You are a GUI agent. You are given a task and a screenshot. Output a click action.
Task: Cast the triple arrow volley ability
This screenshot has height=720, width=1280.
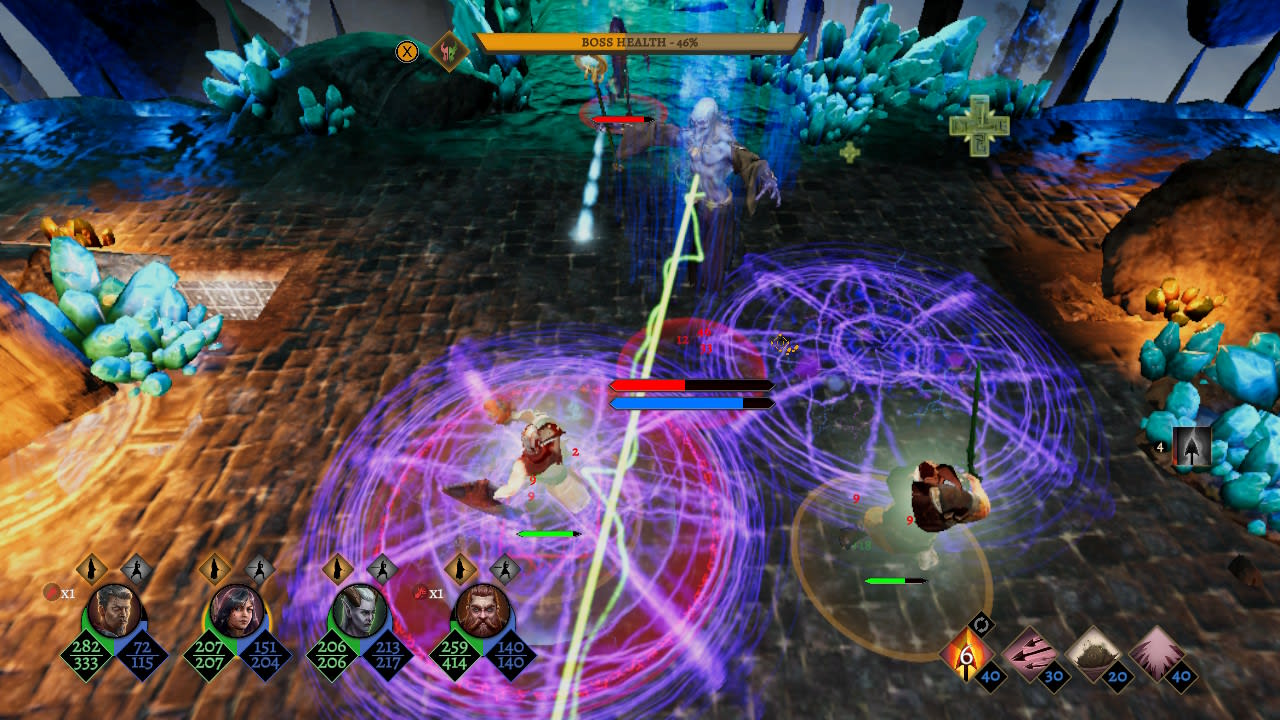(1029, 650)
